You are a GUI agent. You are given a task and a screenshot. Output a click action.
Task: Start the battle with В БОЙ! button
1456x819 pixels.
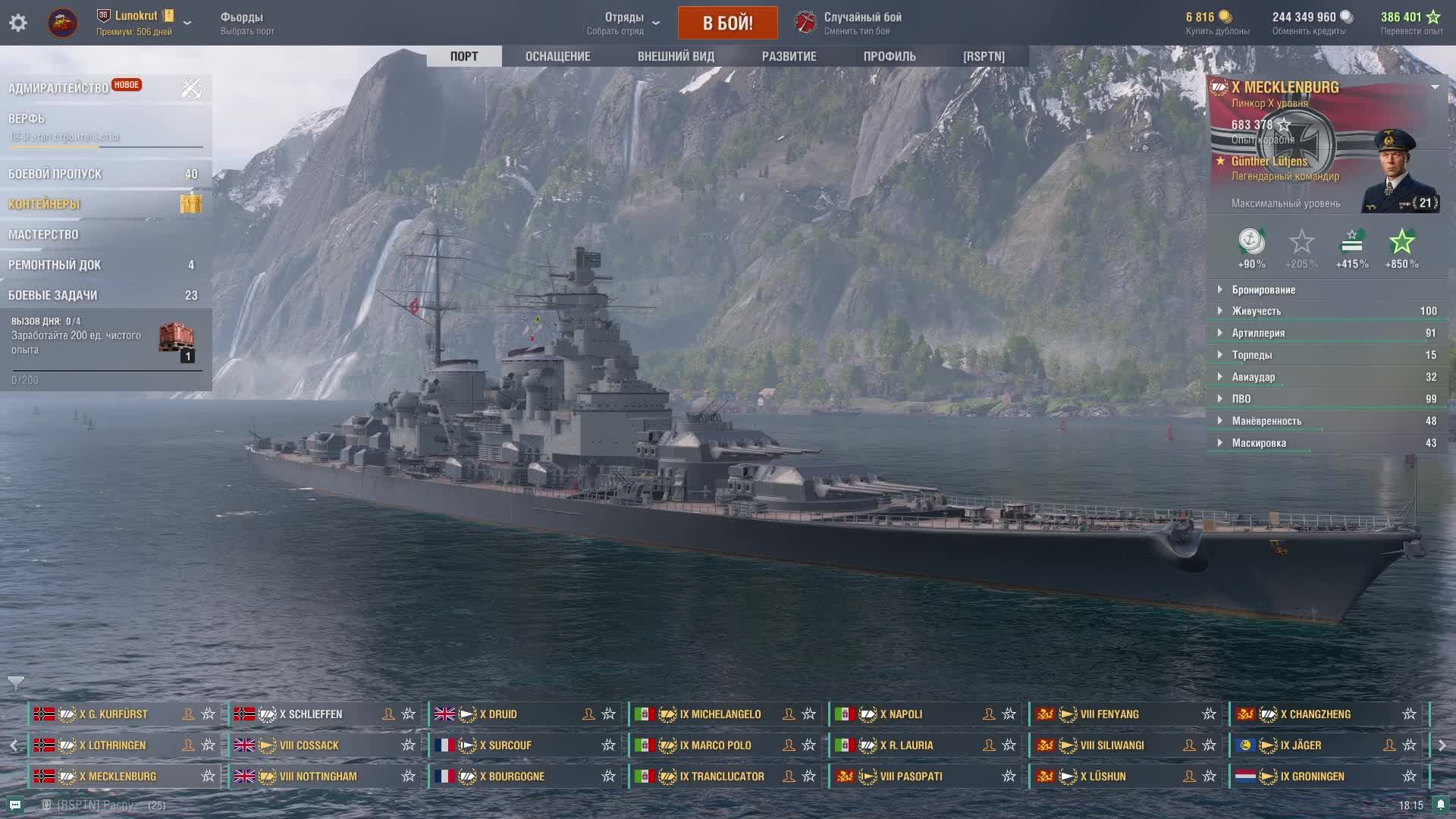point(727,23)
